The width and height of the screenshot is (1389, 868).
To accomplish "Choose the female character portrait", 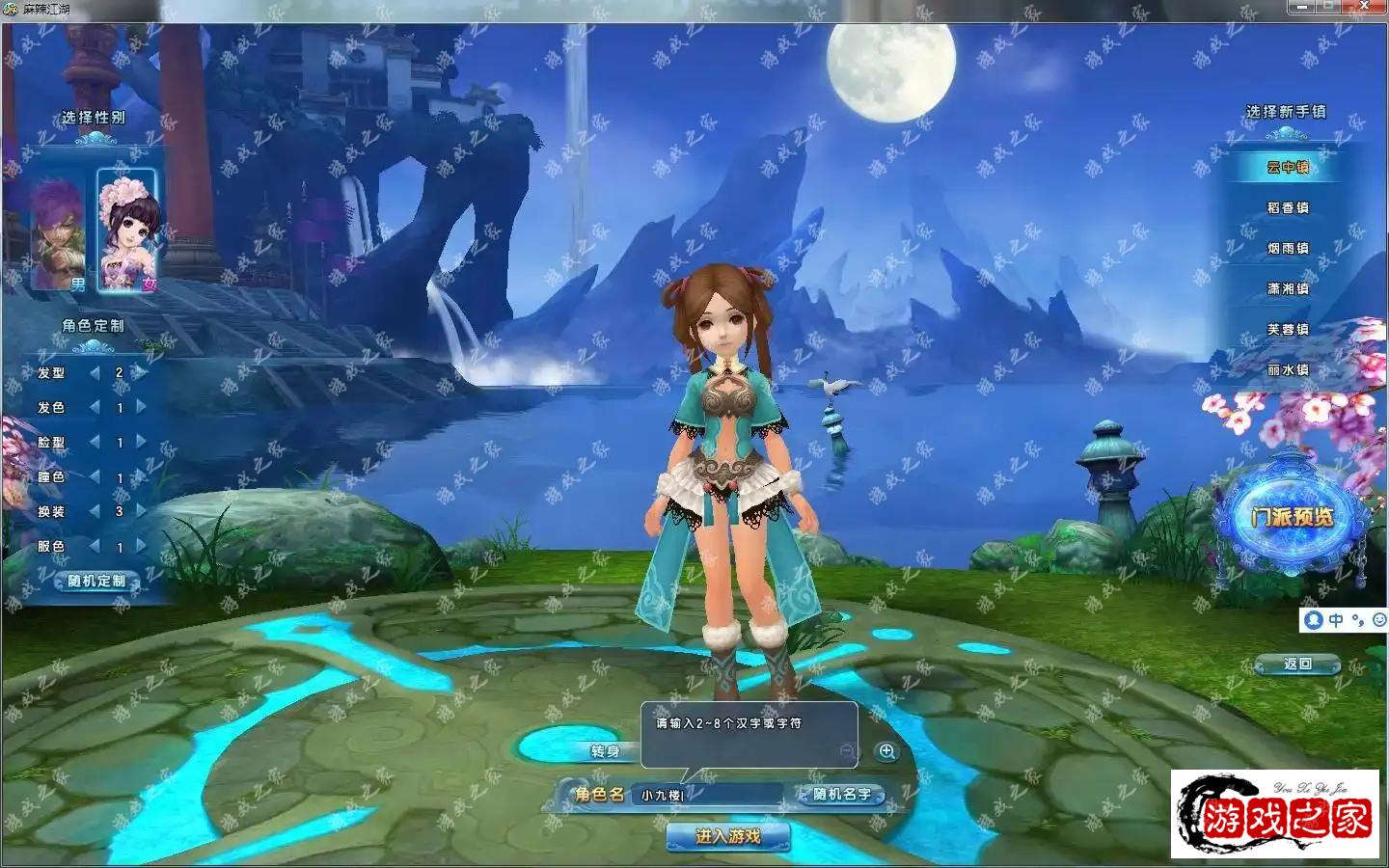I will (127, 230).
